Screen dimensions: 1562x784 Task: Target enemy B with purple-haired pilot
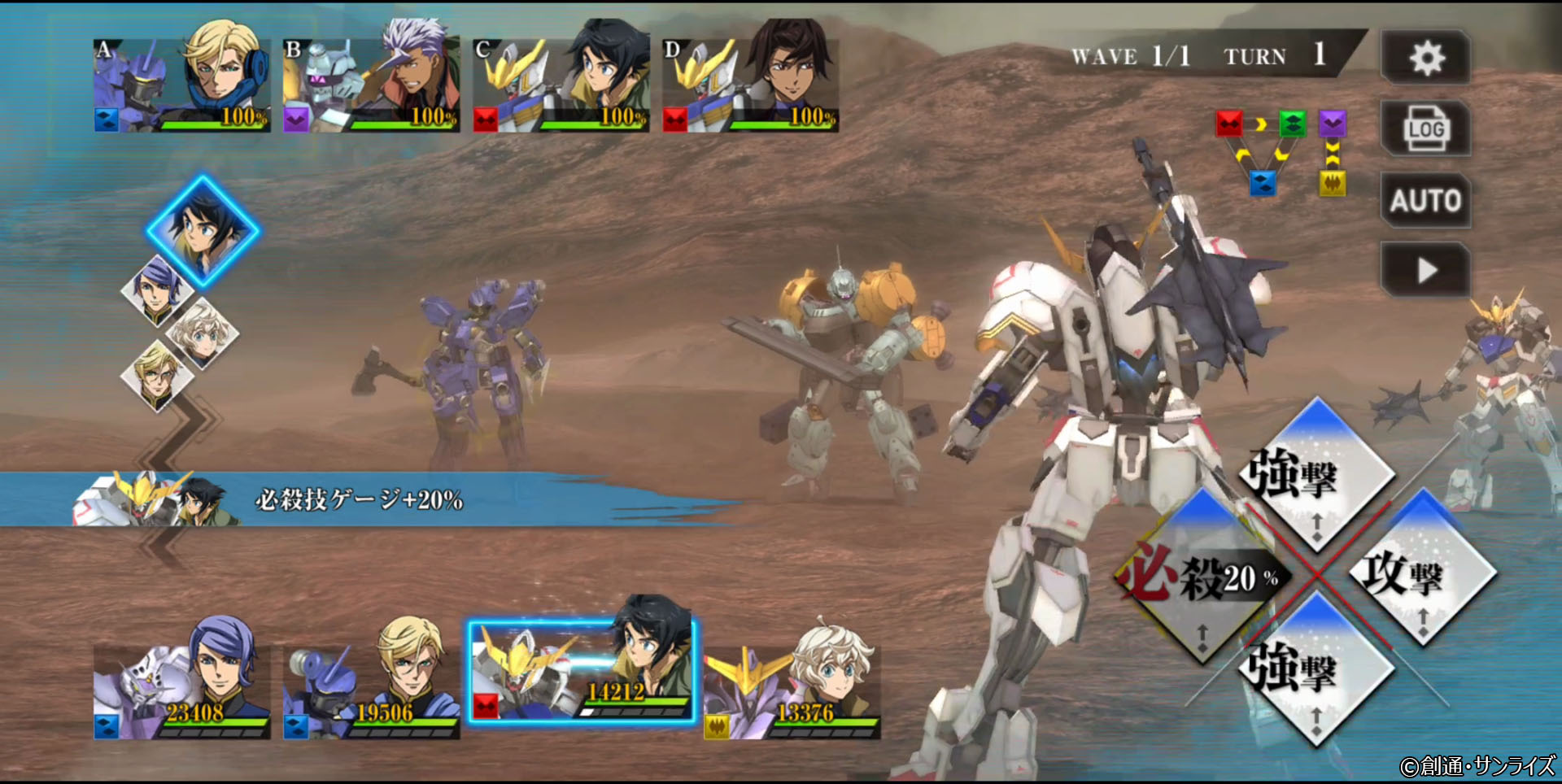(x=371, y=85)
